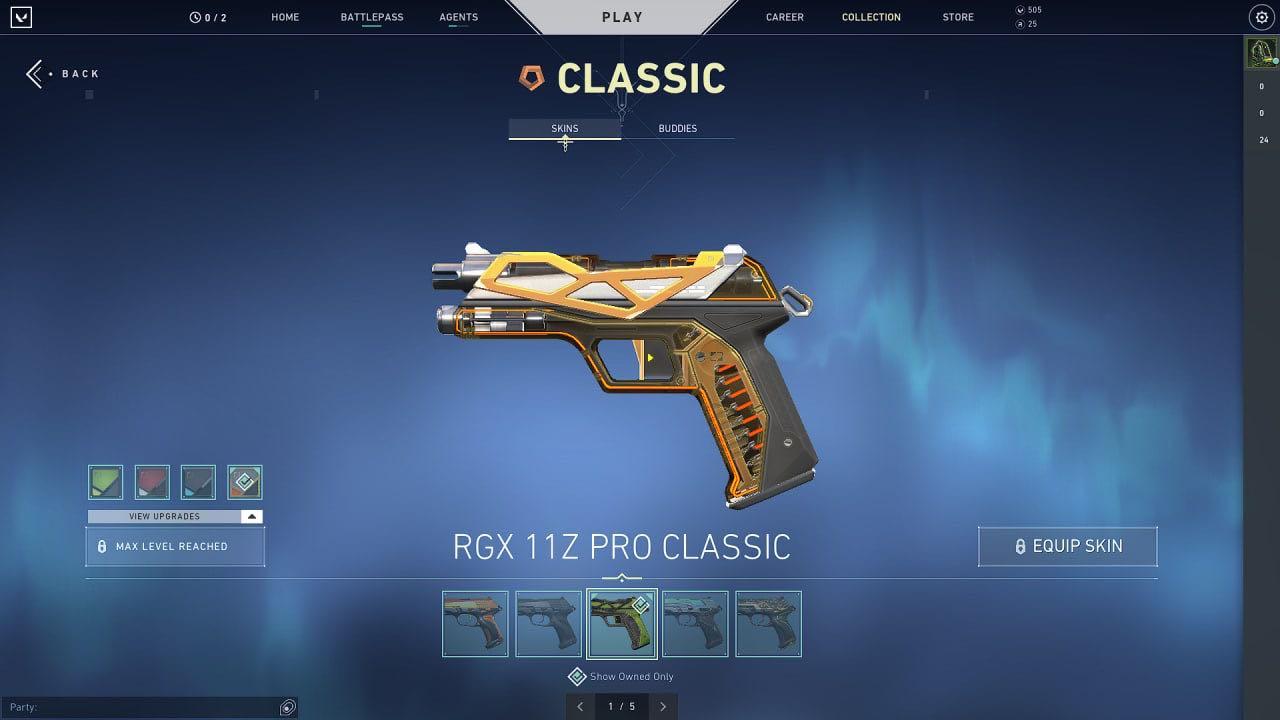Click the diamond icon beside Show Owned Only
Viewport: 1280px width, 720px height.
tap(577, 676)
